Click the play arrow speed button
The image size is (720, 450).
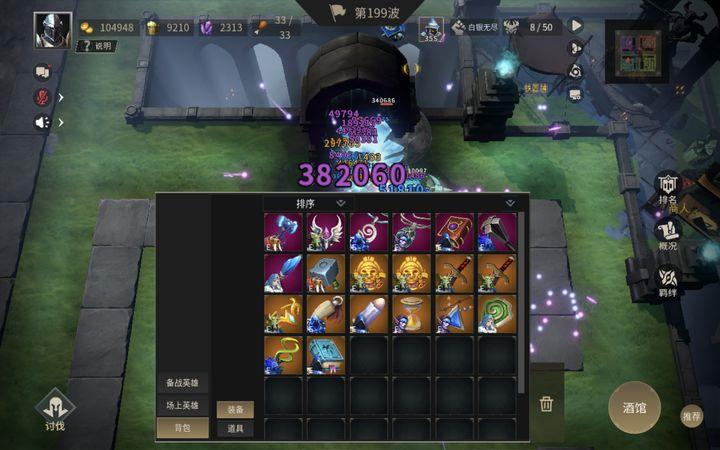point(576,25)
